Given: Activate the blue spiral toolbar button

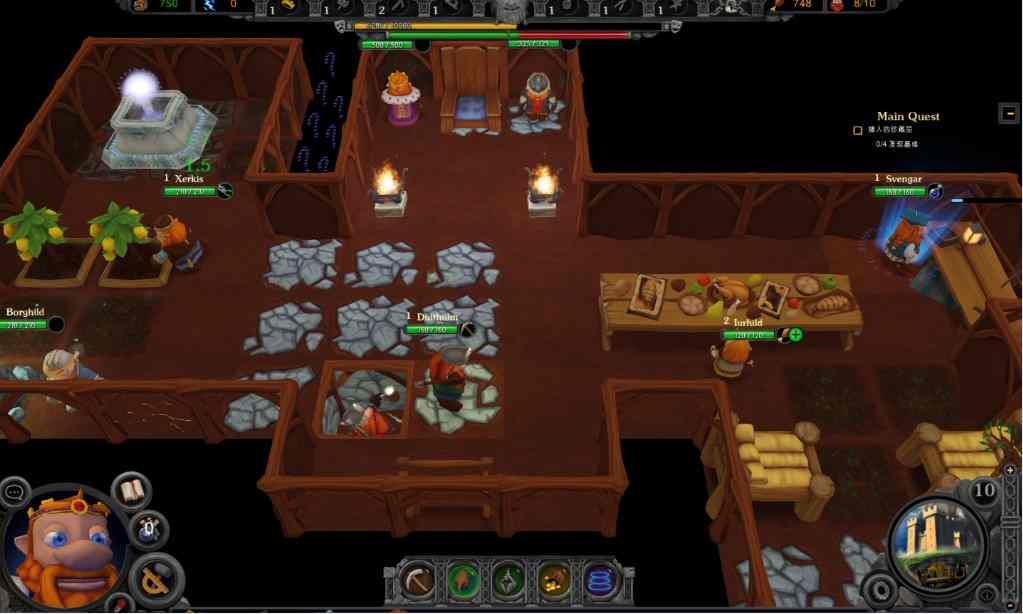Looking at the screenshot, I should [x=600, y=580].
